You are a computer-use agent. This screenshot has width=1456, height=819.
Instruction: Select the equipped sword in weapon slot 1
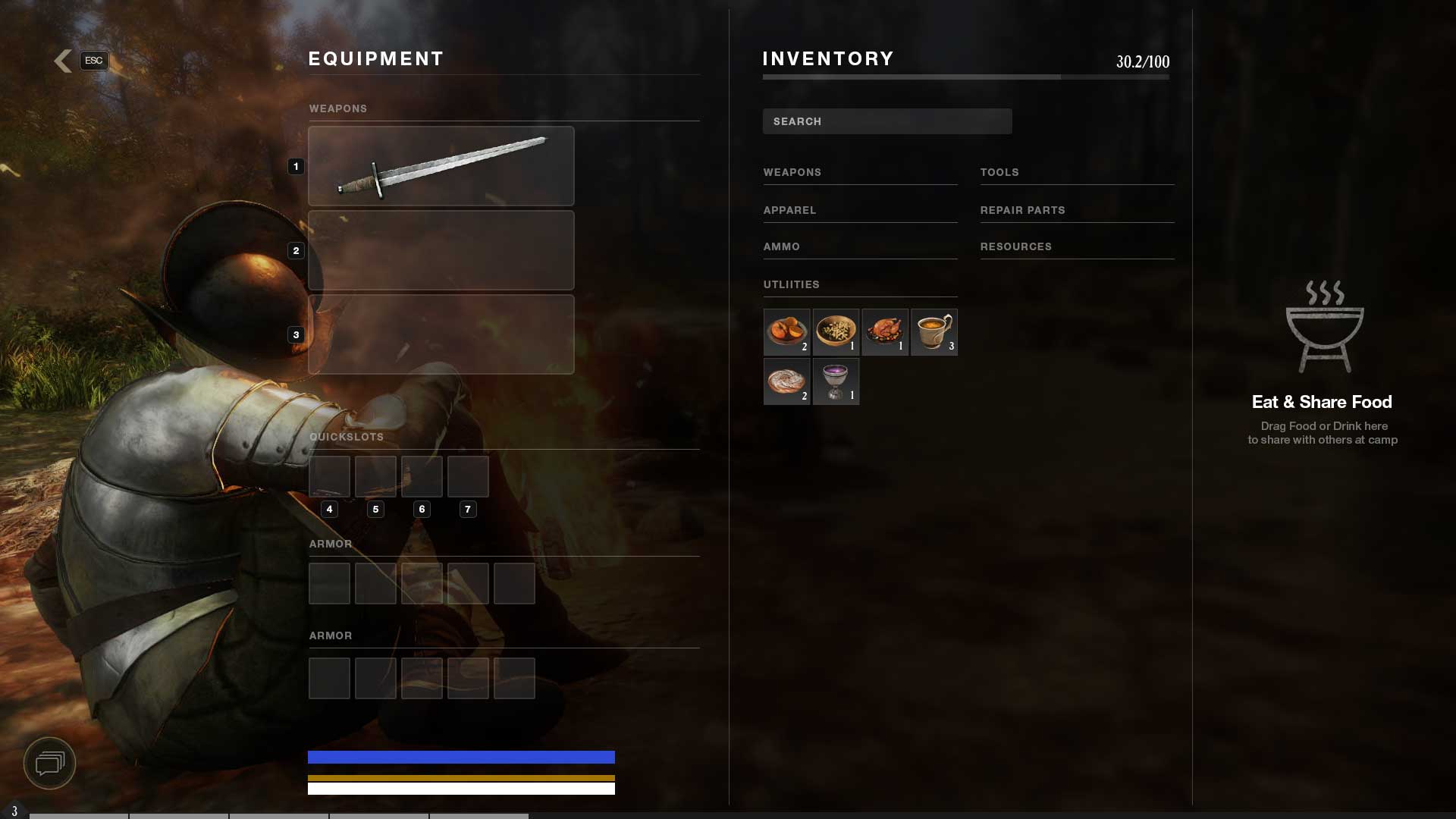pos(441,166)
